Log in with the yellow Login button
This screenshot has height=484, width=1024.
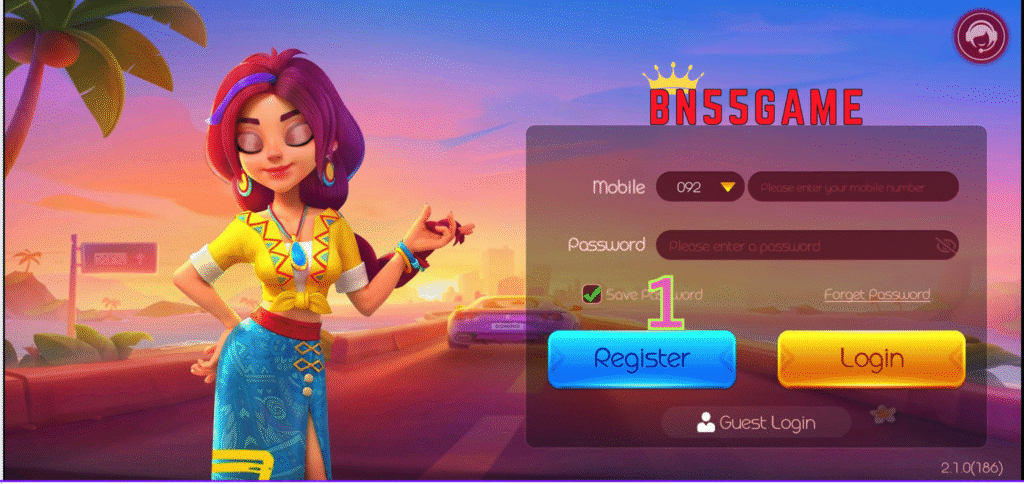(871, 359)
